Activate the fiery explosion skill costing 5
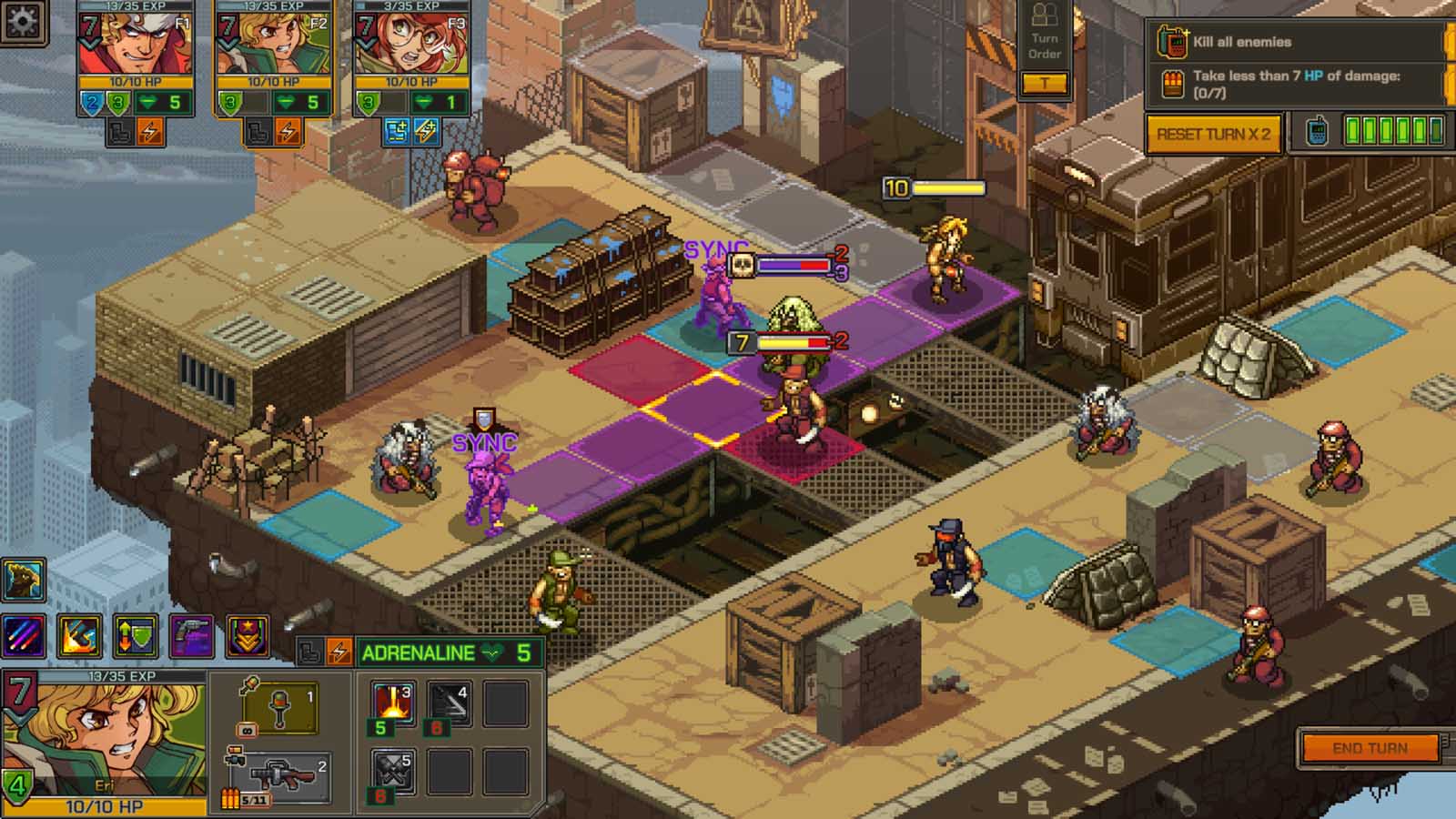Viewport: 1456px width, 819px height. [x=393, y=703]
